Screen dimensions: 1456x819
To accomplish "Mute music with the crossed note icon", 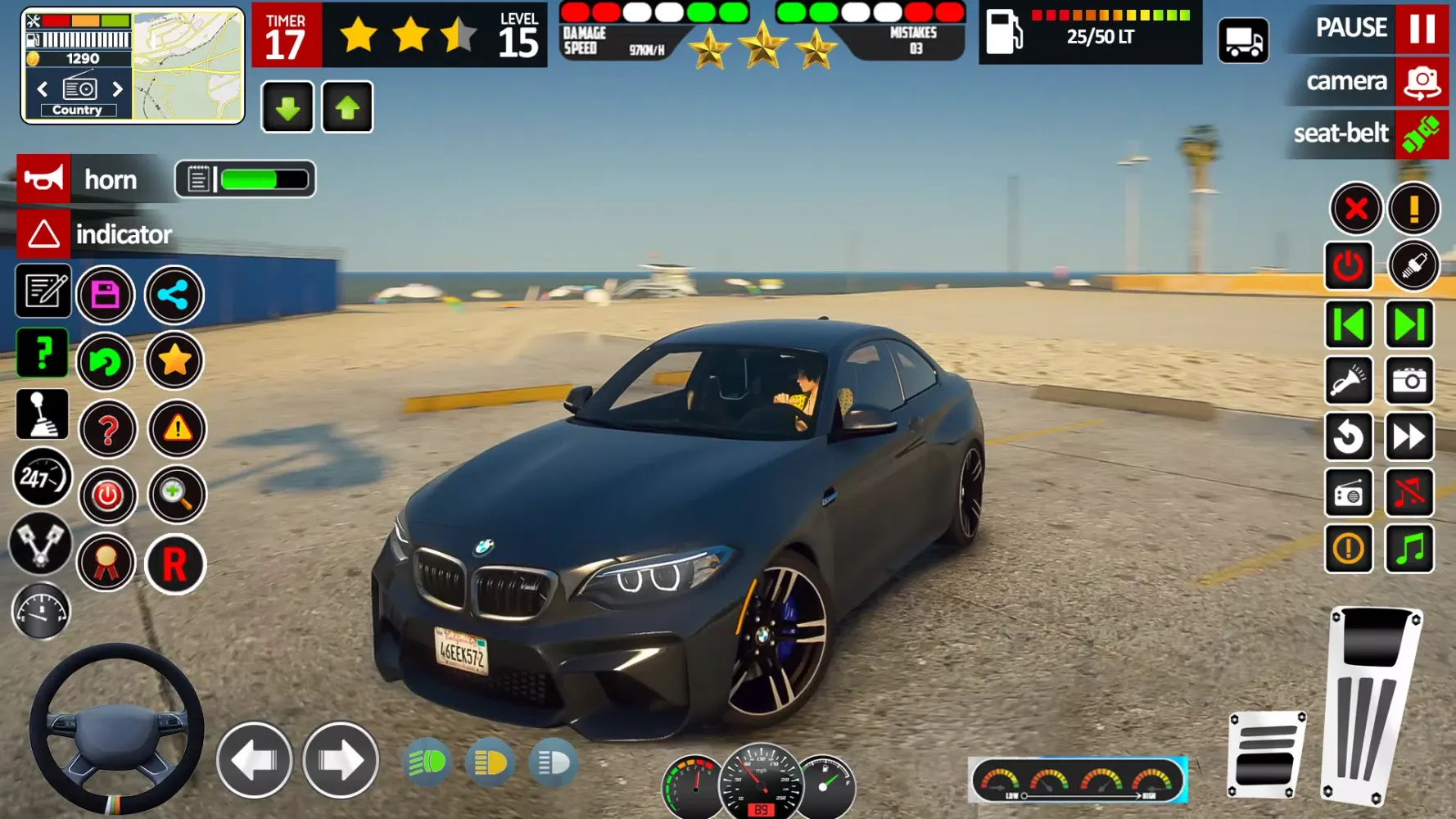I will (1409, 493).
